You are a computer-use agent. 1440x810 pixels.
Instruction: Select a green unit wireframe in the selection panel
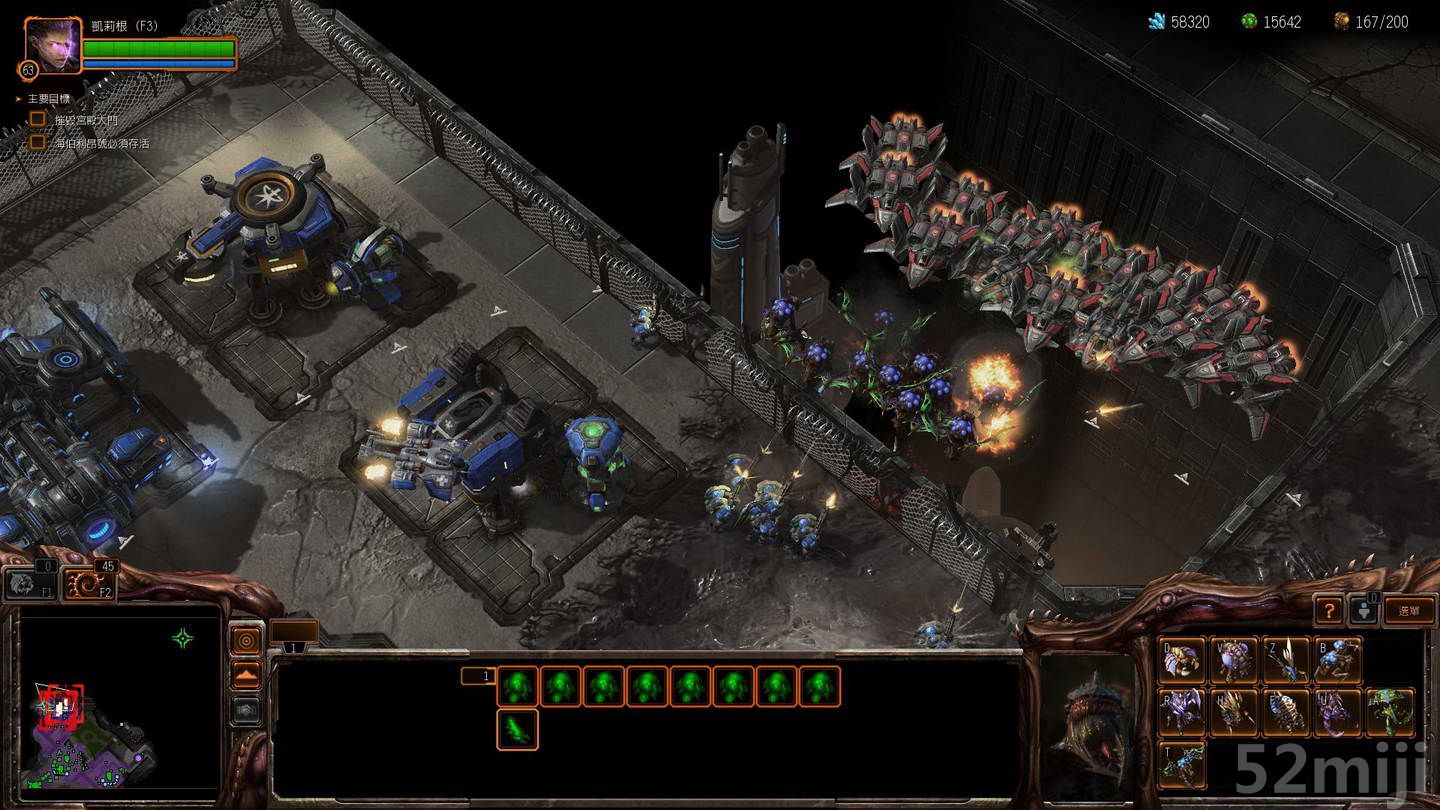(x=518, y=686)
